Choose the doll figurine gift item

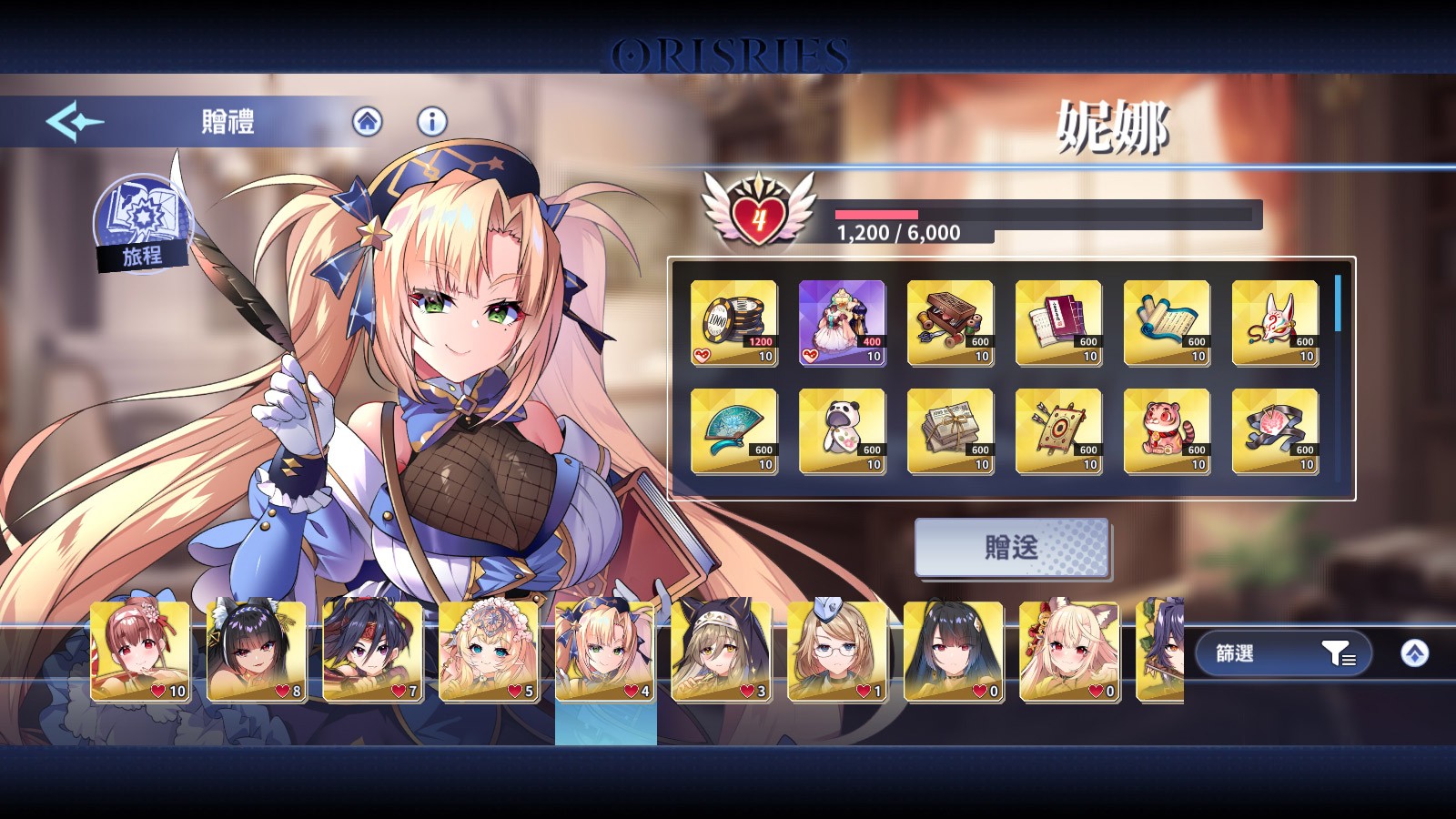pyautogui.click(x=842, y=323)
